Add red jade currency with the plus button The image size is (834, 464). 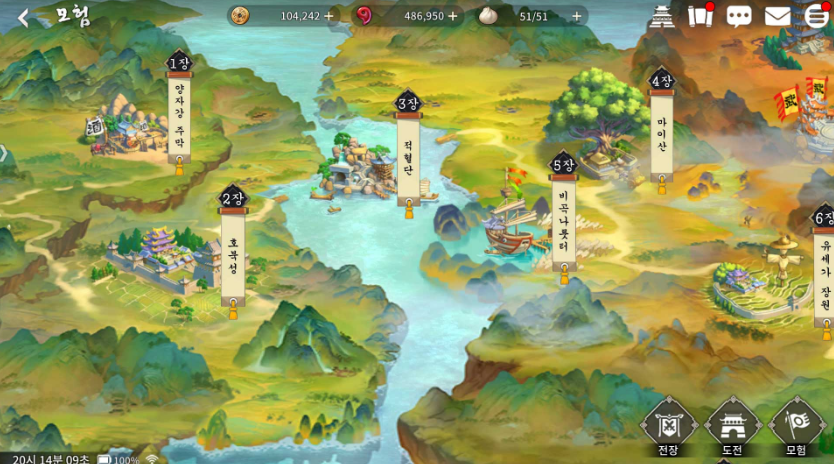[453, 16]
